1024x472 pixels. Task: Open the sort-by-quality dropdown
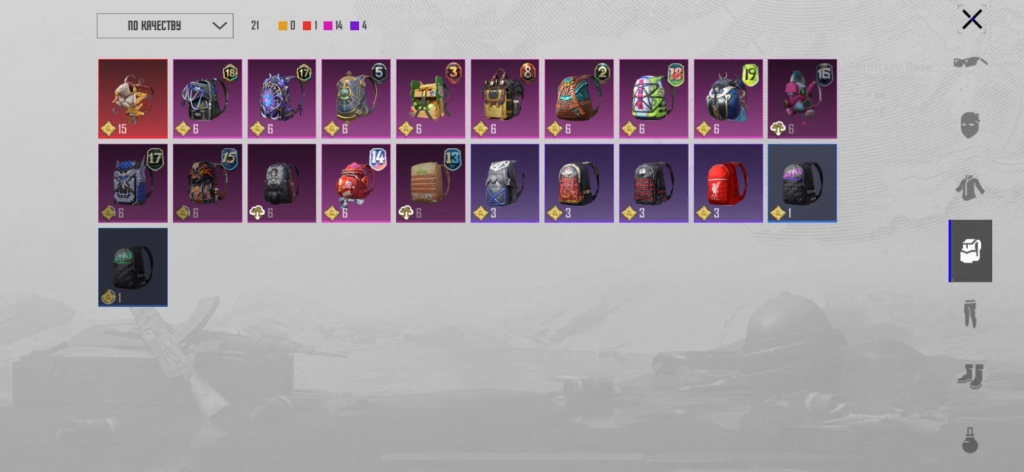click(165, 26)
